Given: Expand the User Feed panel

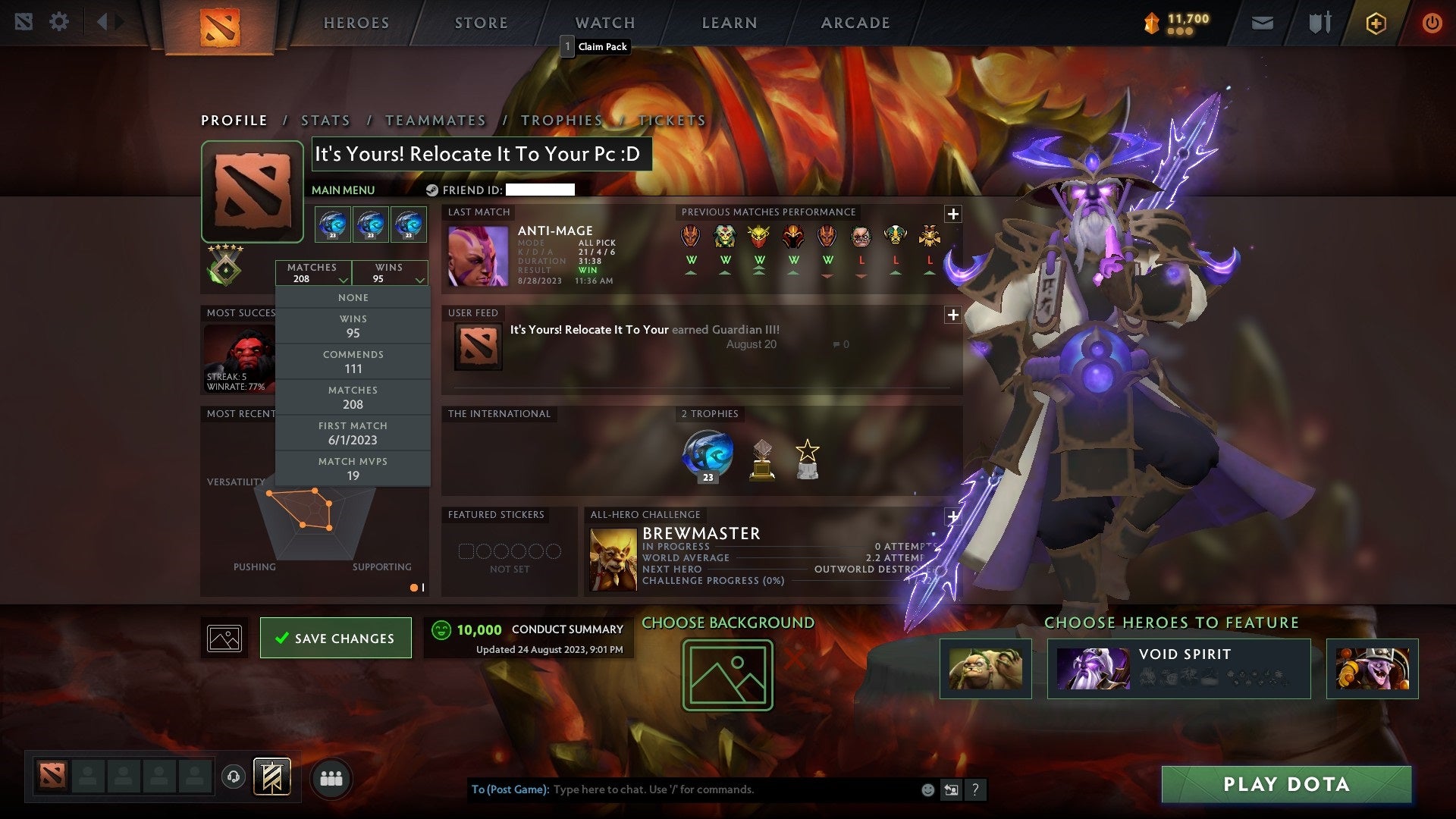Looking at the screenshot, I should (x=952, y=313).
